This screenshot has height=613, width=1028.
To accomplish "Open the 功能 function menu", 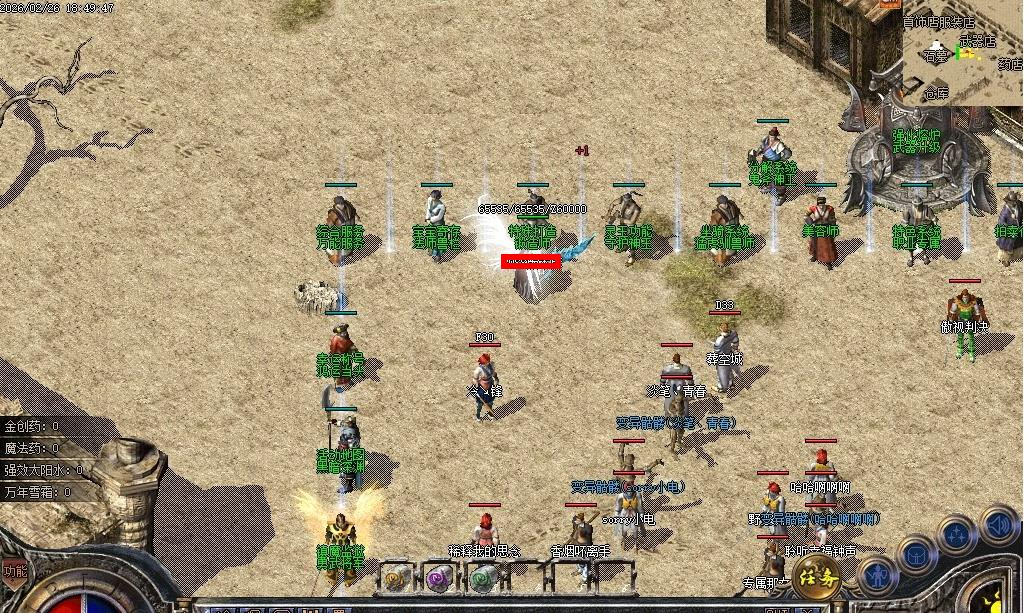I will coord(14,573).
